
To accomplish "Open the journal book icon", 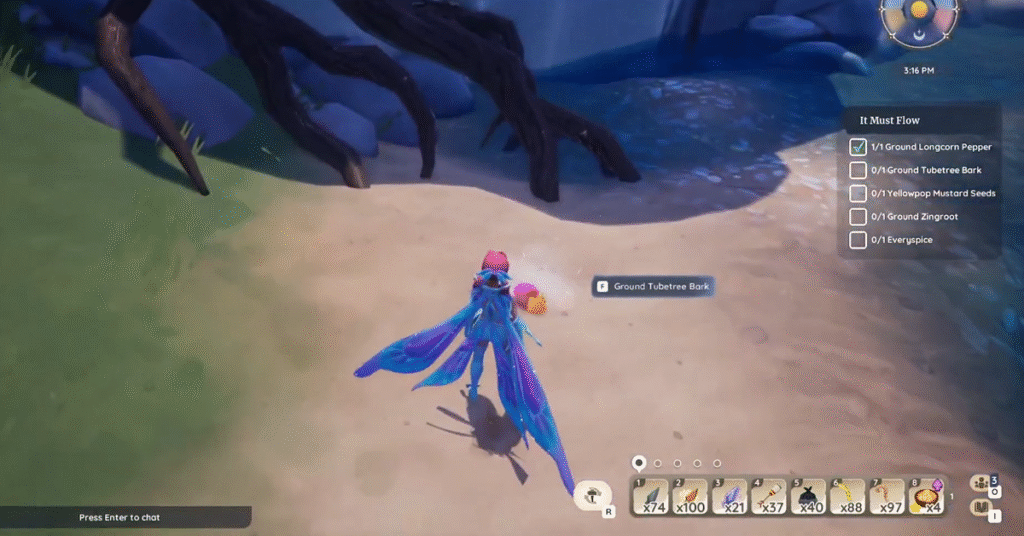I will point(980,507).
